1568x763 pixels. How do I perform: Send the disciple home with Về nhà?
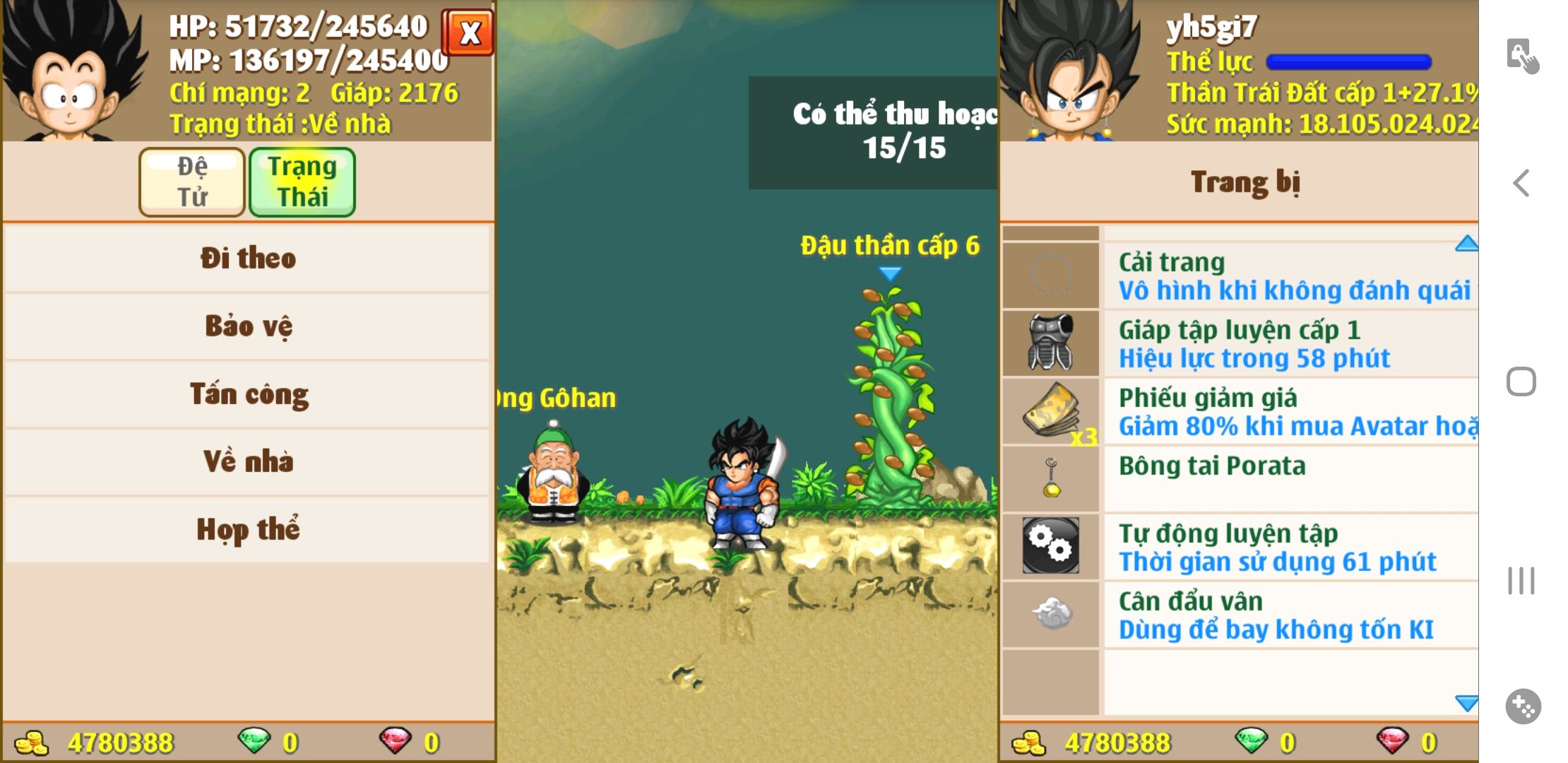(x=247, y=462)
